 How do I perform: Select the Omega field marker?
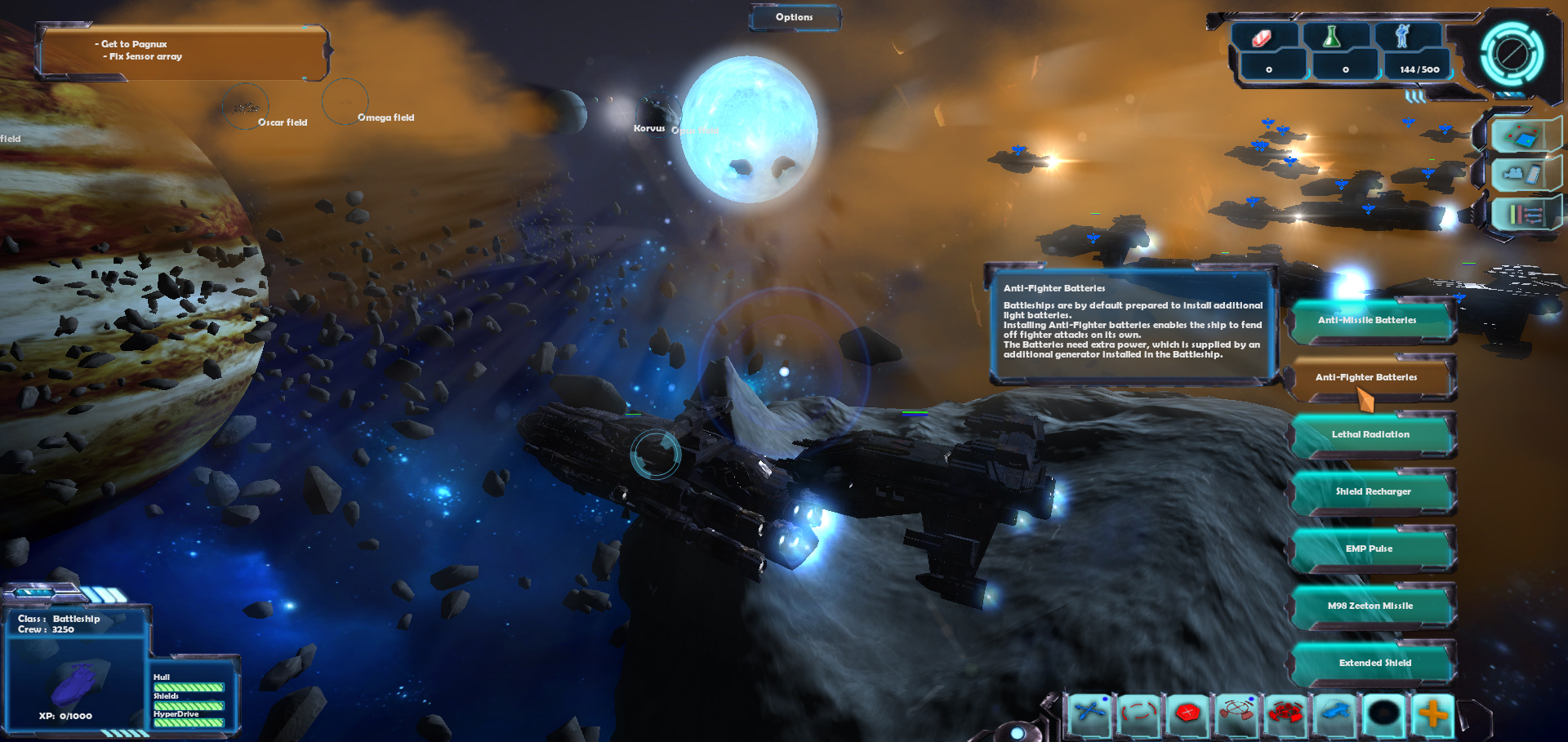tap(345, 102)
